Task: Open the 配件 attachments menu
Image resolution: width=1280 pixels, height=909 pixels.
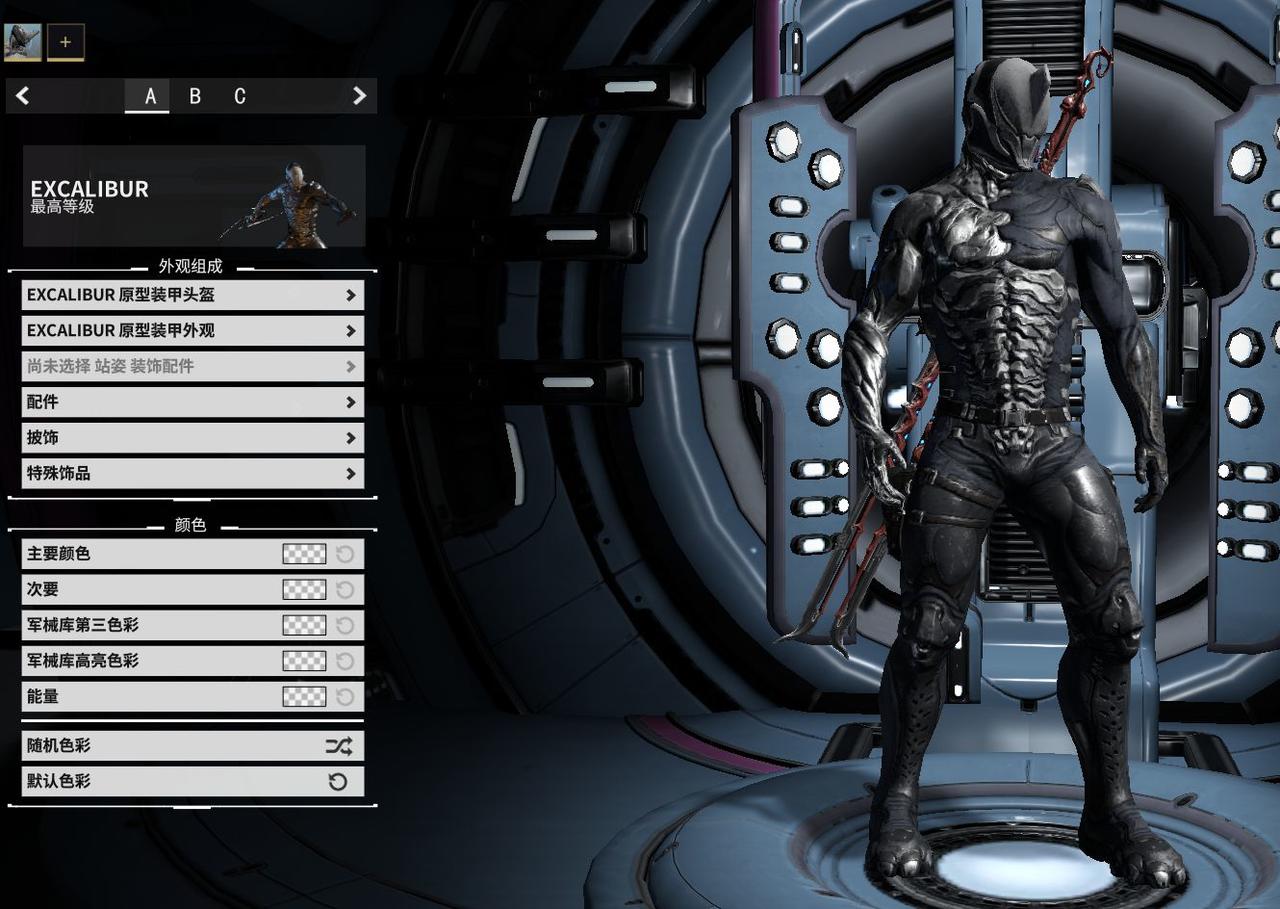Action: click(192, 402)
